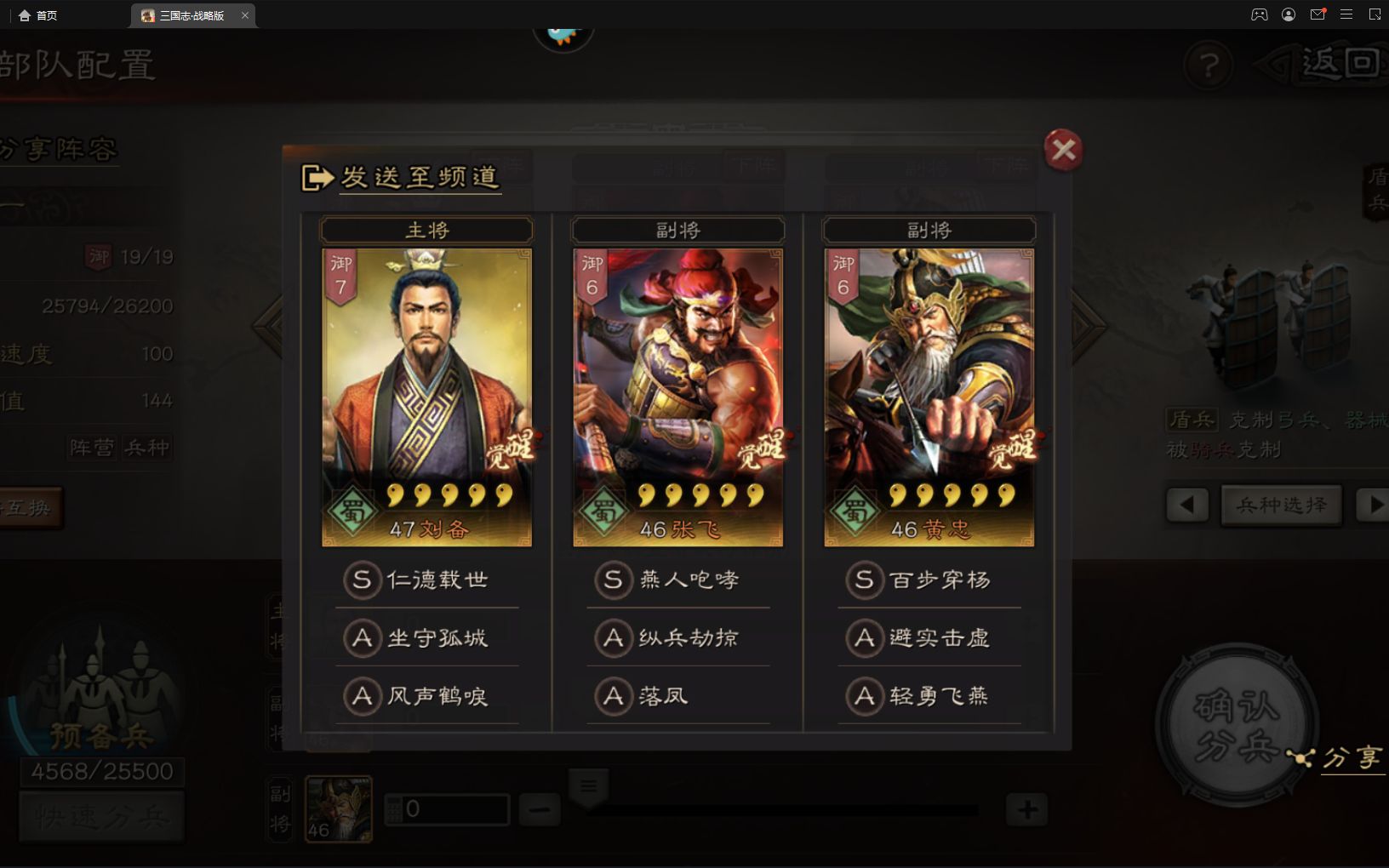Confirm troop allocation with 确认分兵
The image size is (1389, 868).
click(1236, 725)
